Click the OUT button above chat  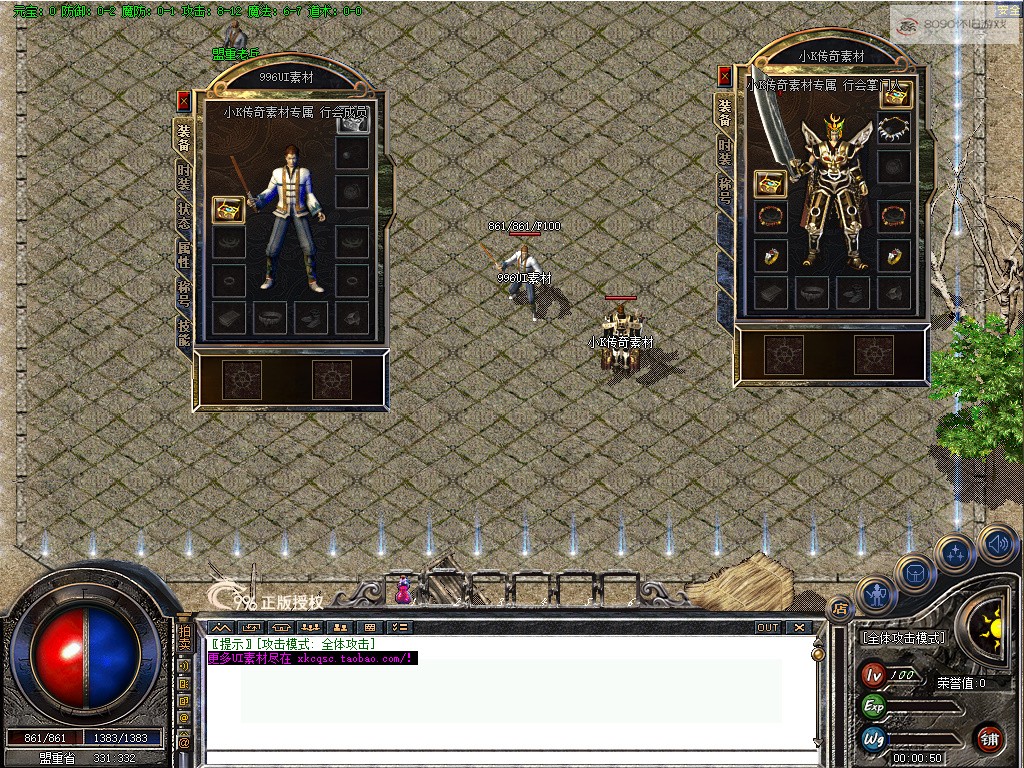pos(767,628)
